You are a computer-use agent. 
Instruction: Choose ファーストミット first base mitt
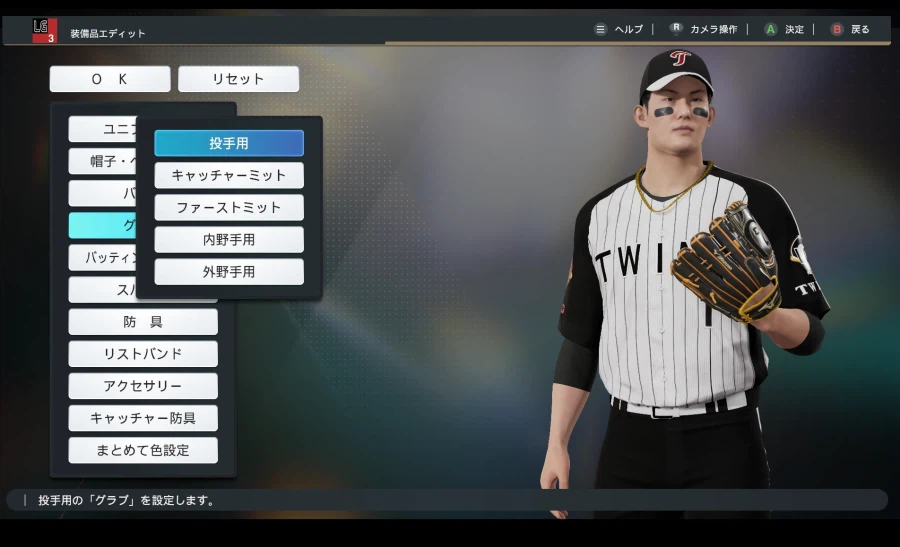click(x=229, y=207)
